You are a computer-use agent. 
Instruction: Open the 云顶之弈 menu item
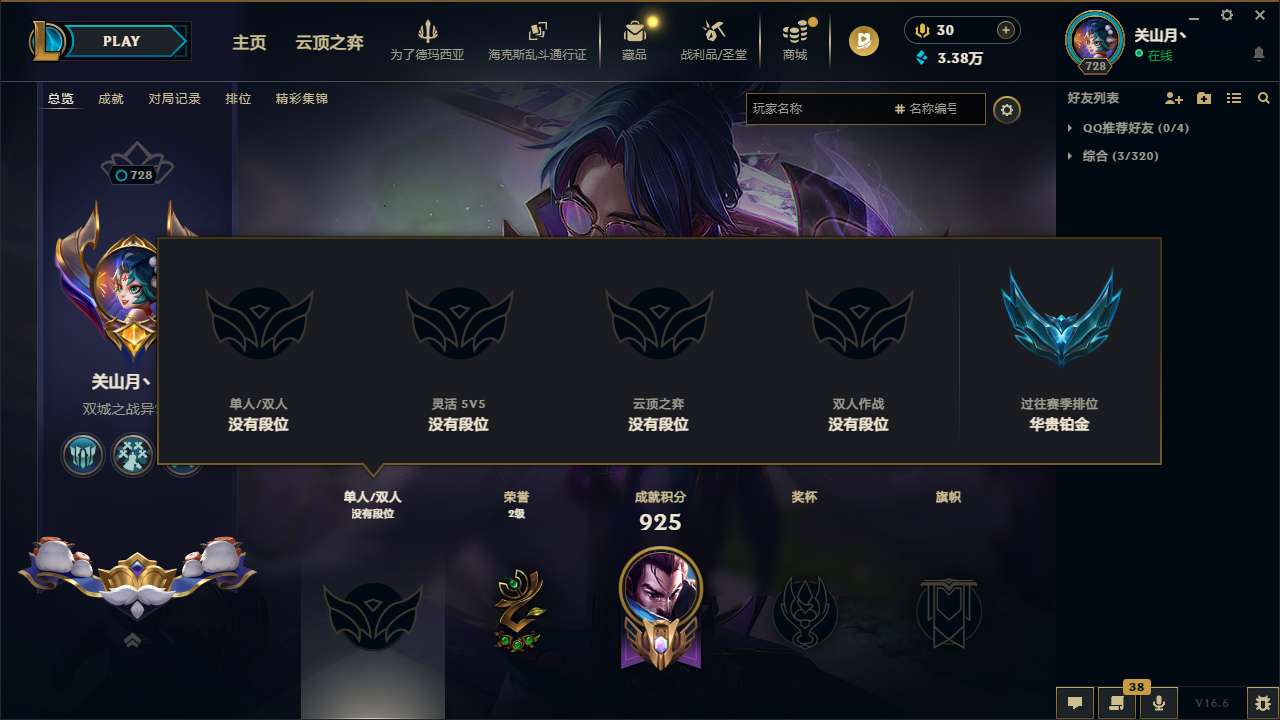coord(329,43)
